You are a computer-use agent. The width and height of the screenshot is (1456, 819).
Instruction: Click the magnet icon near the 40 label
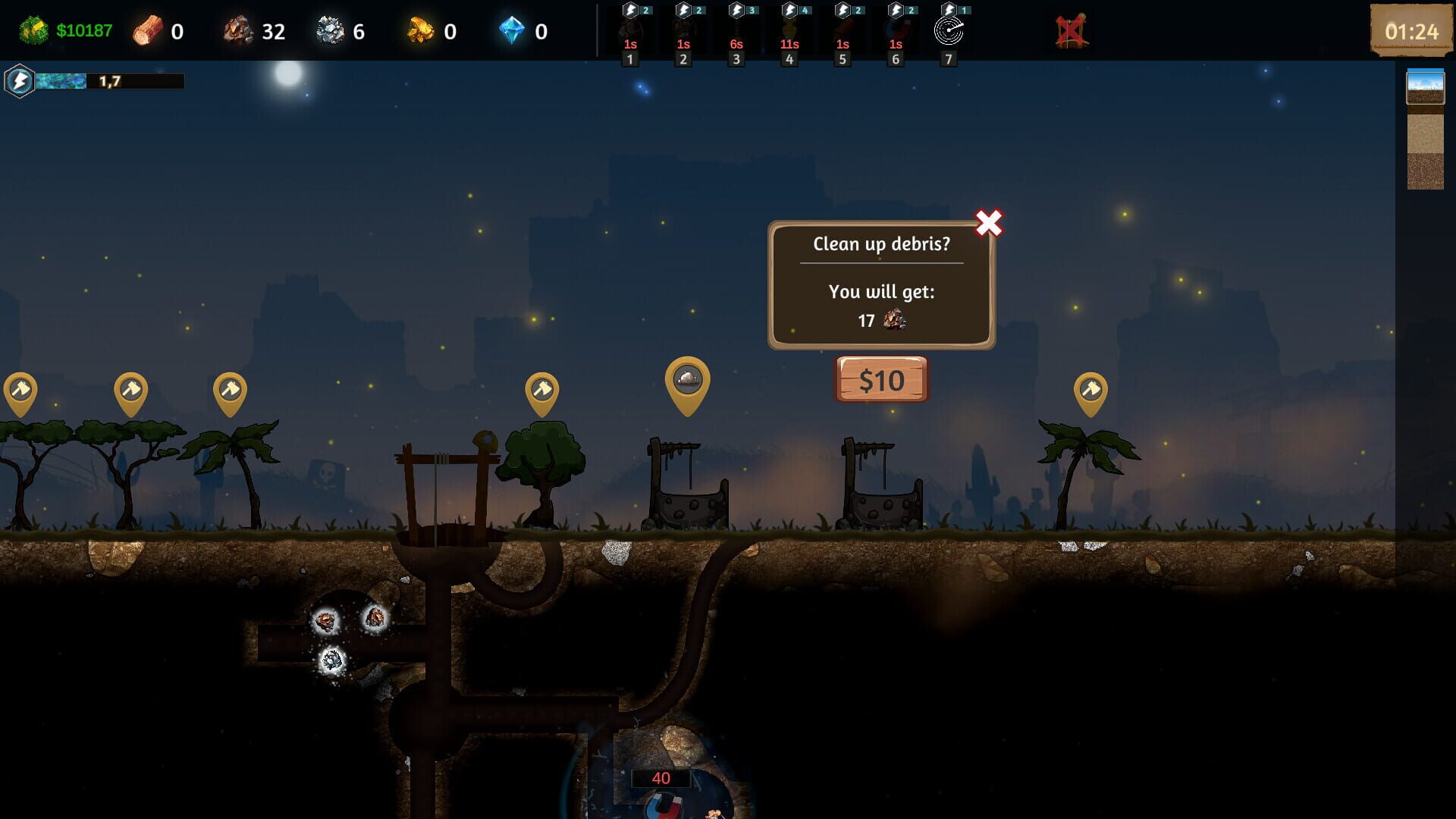tap(661, 804)
